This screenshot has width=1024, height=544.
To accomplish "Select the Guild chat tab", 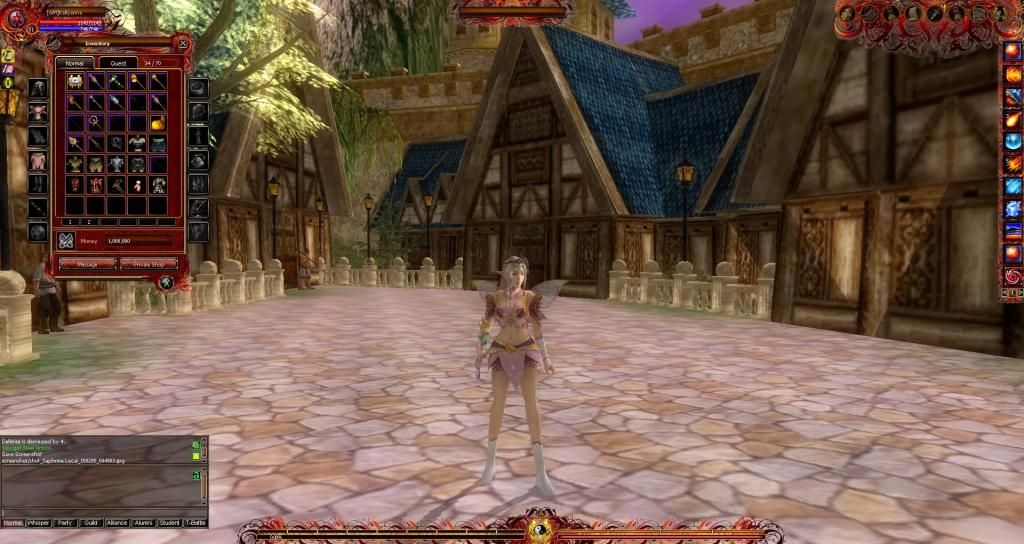I will click(91, 523).
